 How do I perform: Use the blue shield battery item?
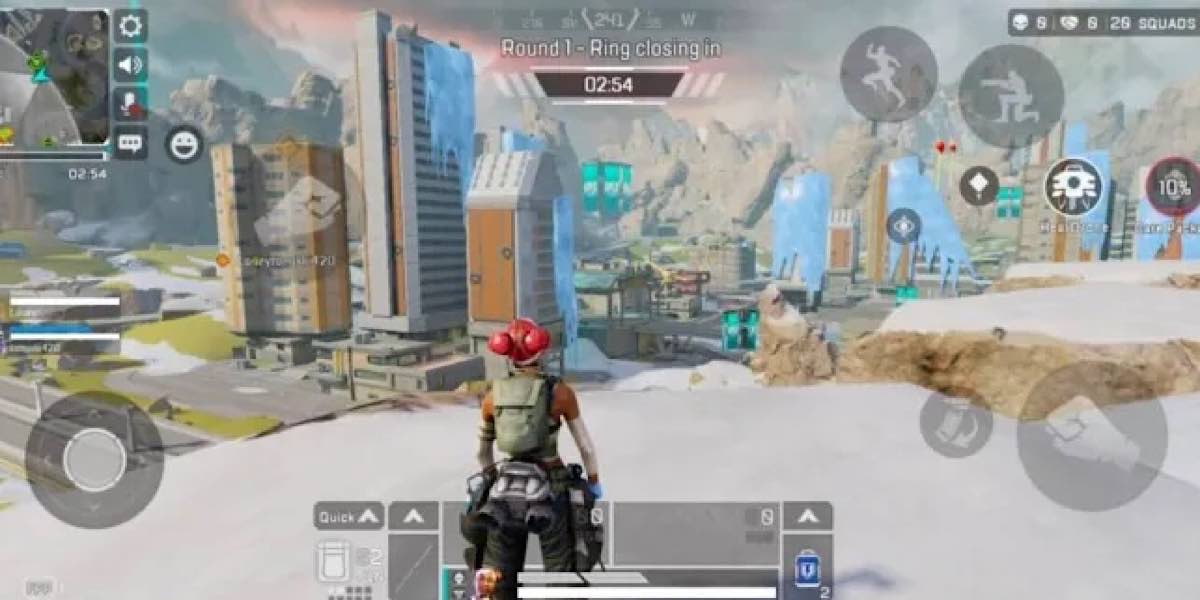(807, 569)
